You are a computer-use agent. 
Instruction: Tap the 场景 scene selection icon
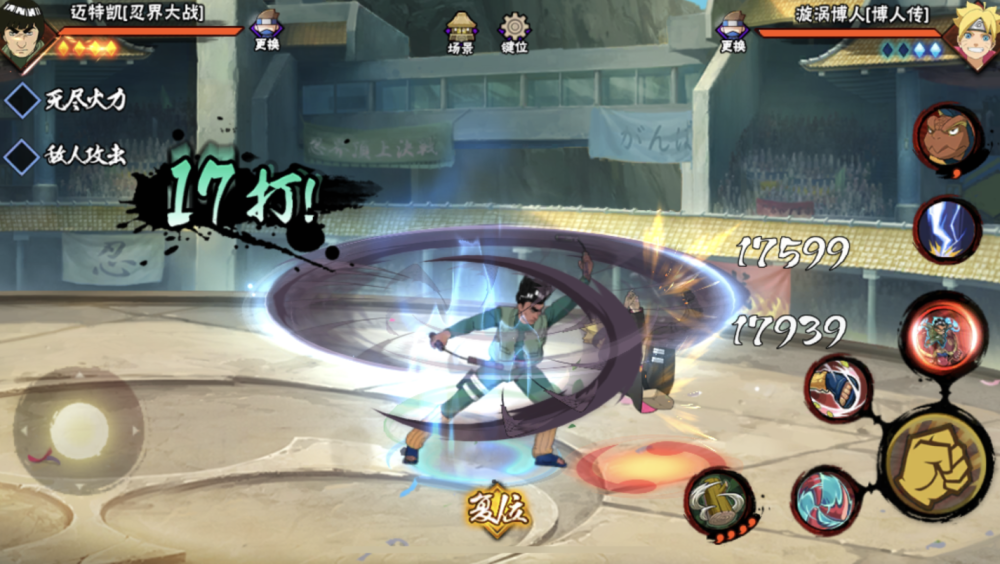461,31
